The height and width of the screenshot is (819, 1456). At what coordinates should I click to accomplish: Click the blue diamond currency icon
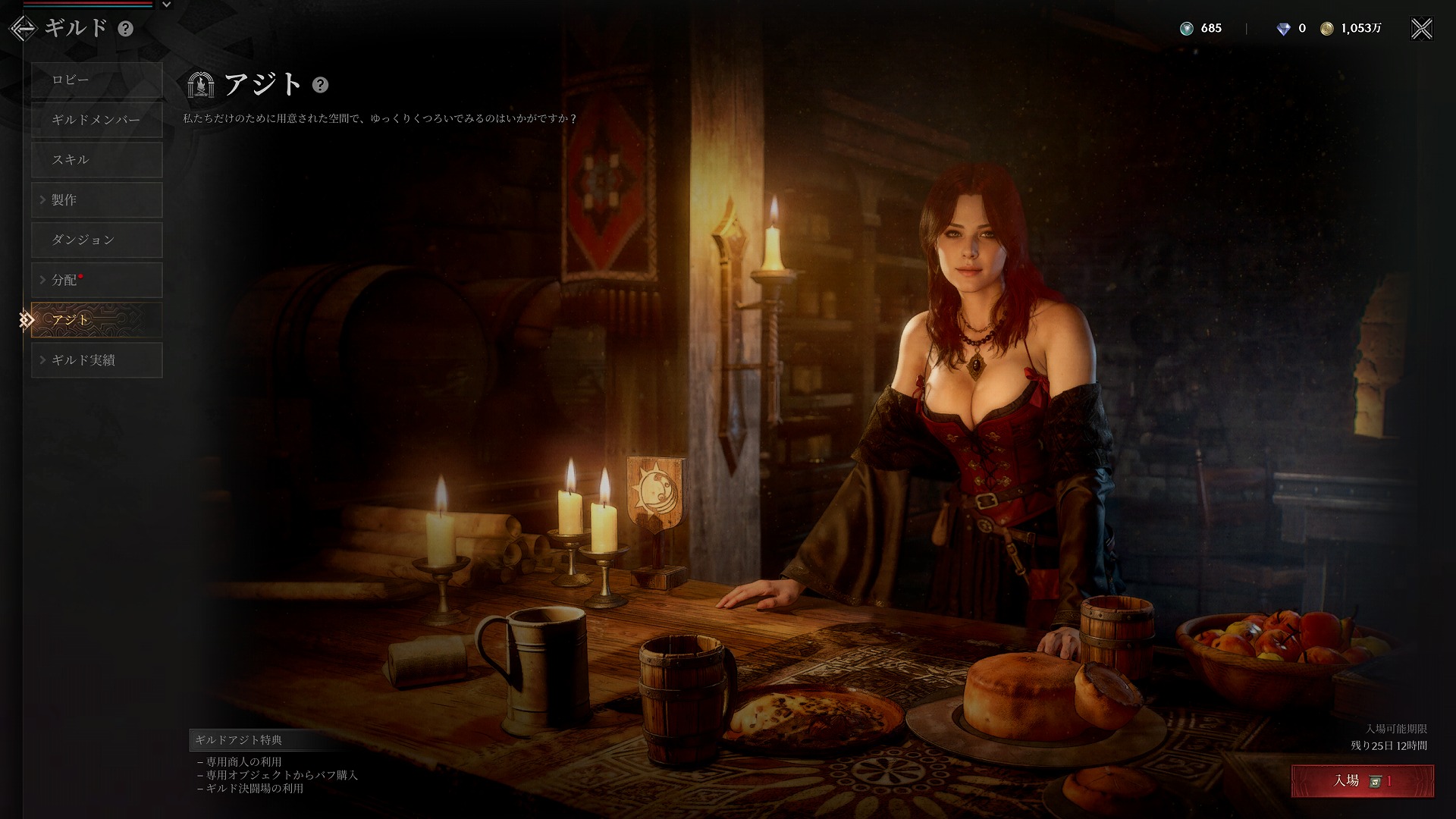1283,29
